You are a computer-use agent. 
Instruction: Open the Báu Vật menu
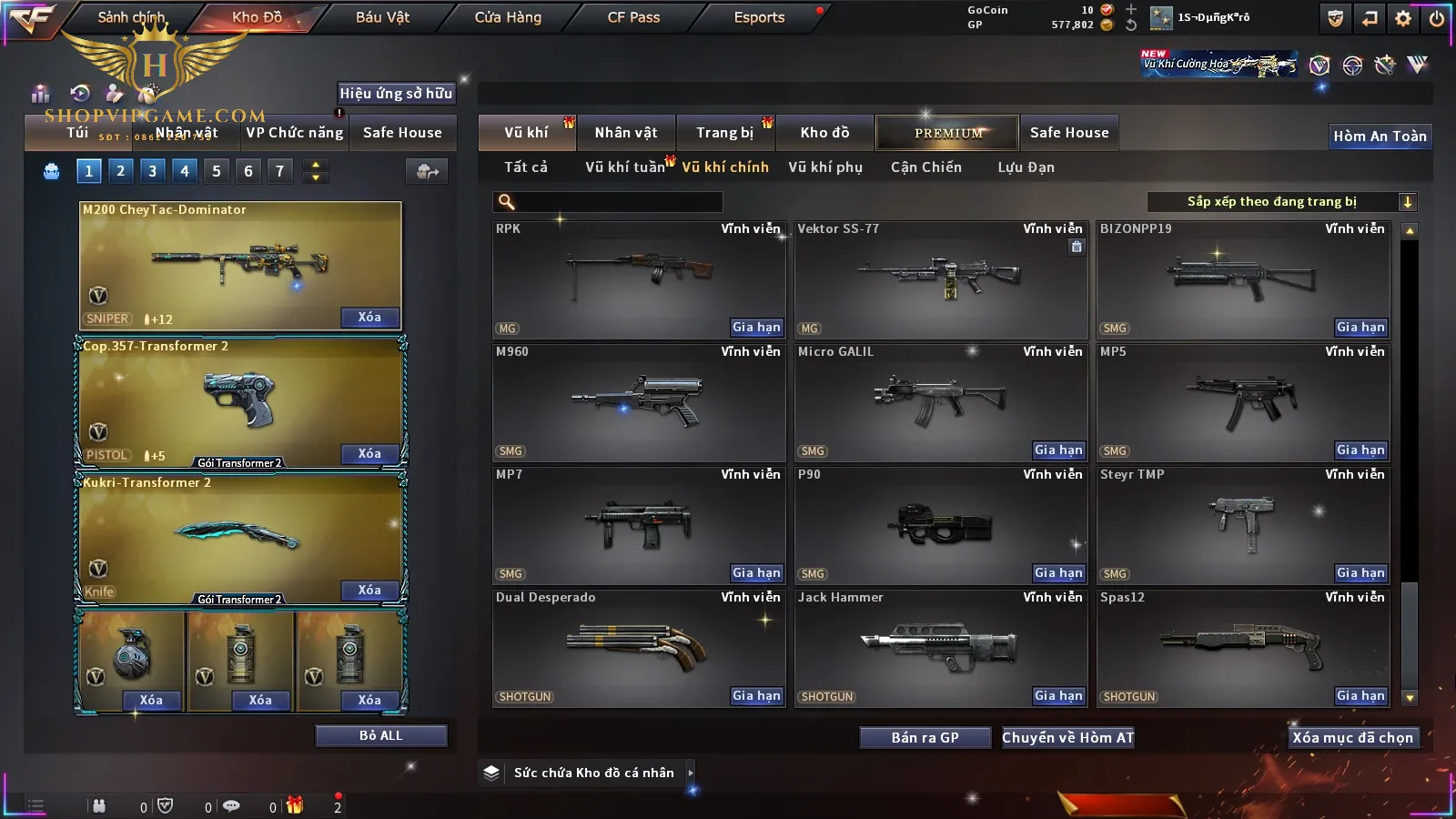(x=382, y=17)
